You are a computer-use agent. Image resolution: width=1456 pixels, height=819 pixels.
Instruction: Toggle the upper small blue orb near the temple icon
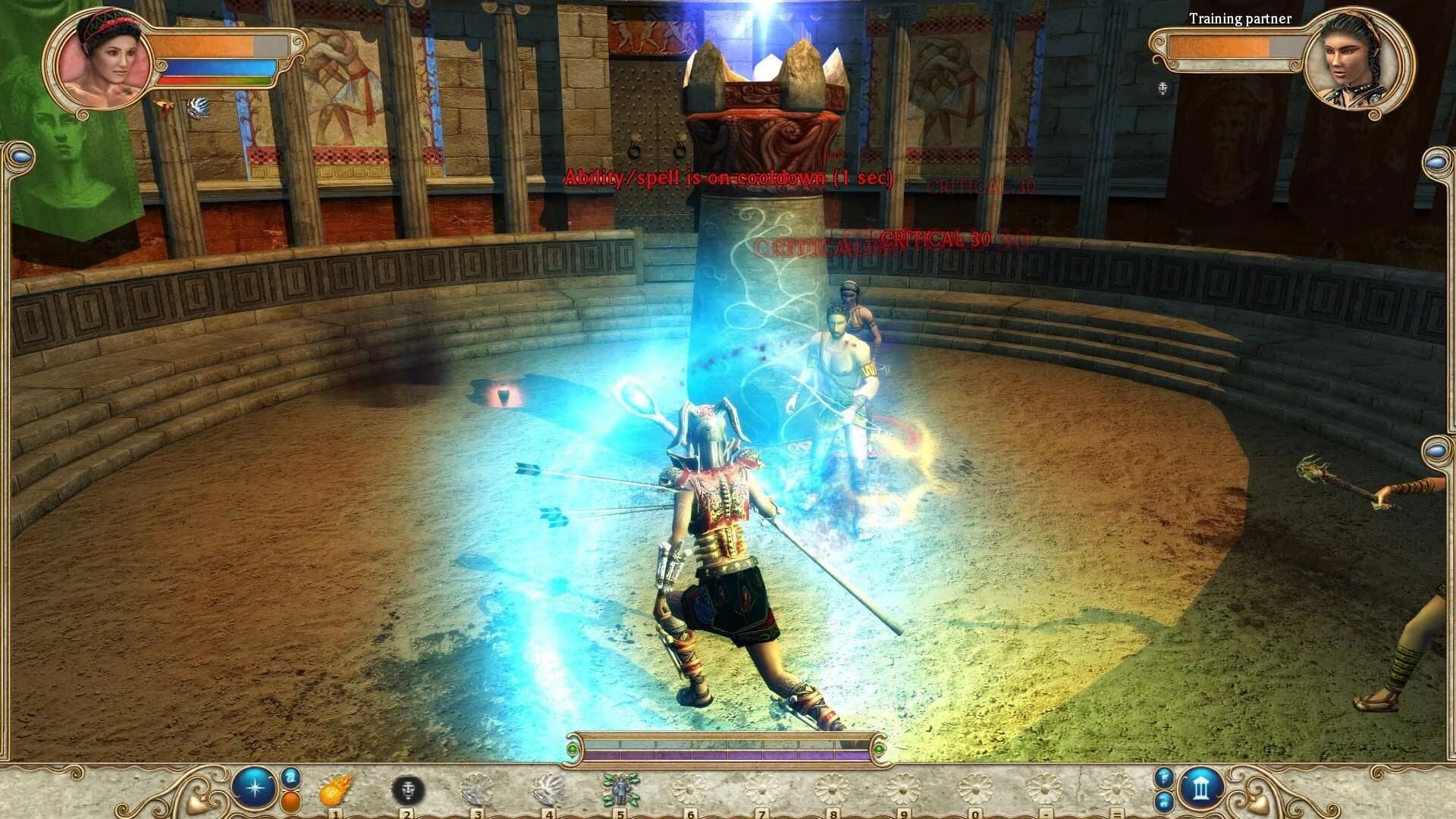[x=1163, y=778]
